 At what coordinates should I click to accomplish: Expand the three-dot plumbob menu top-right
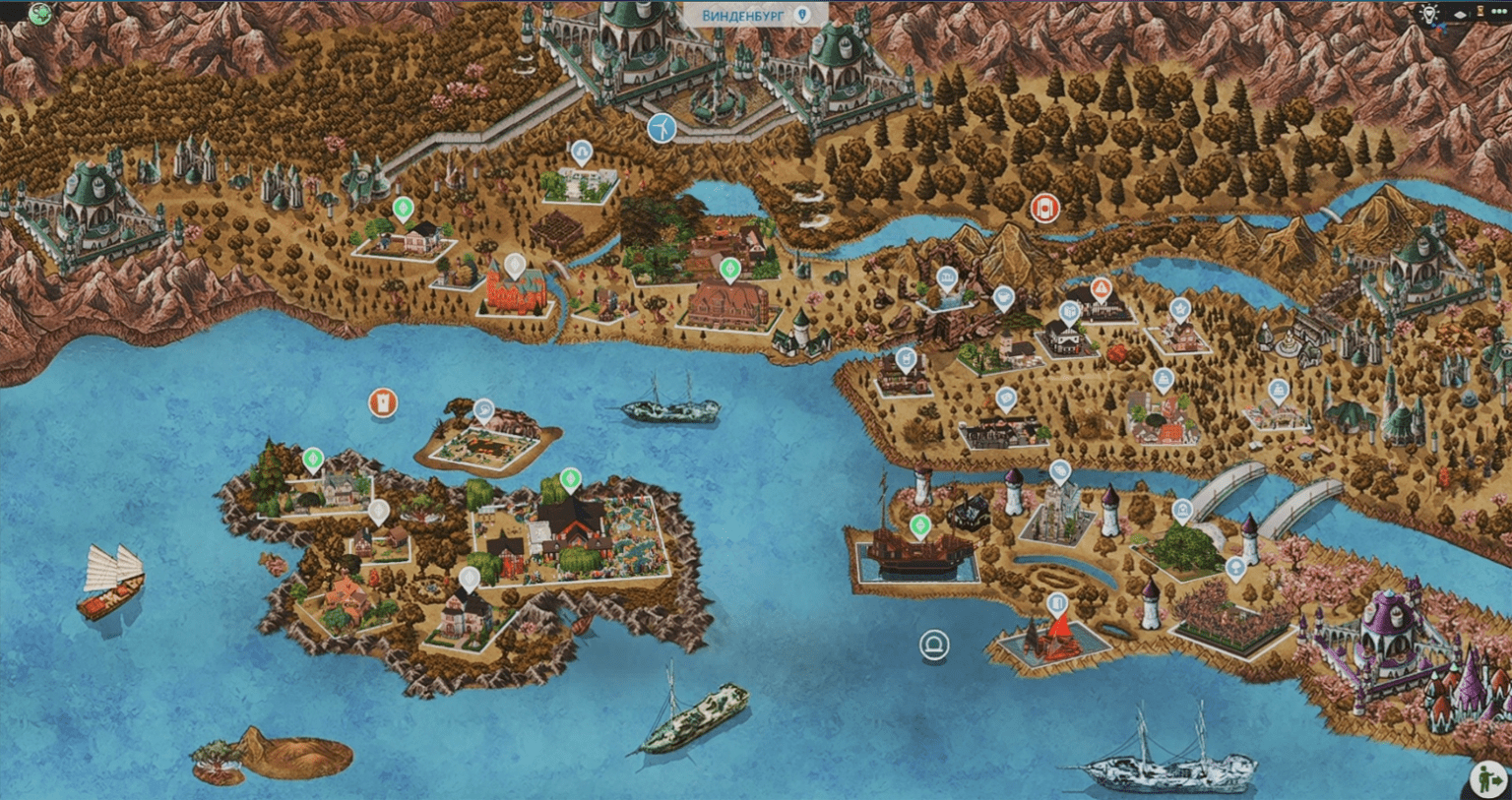pyautogui.click(x=1499, y=11)
